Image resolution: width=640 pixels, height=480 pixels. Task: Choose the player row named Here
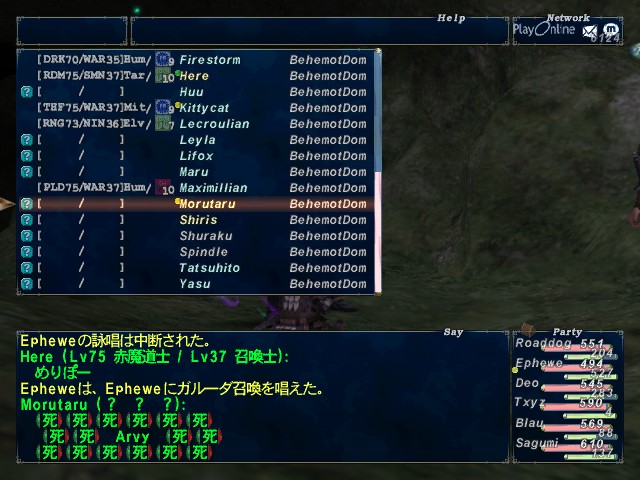point(194,76)
